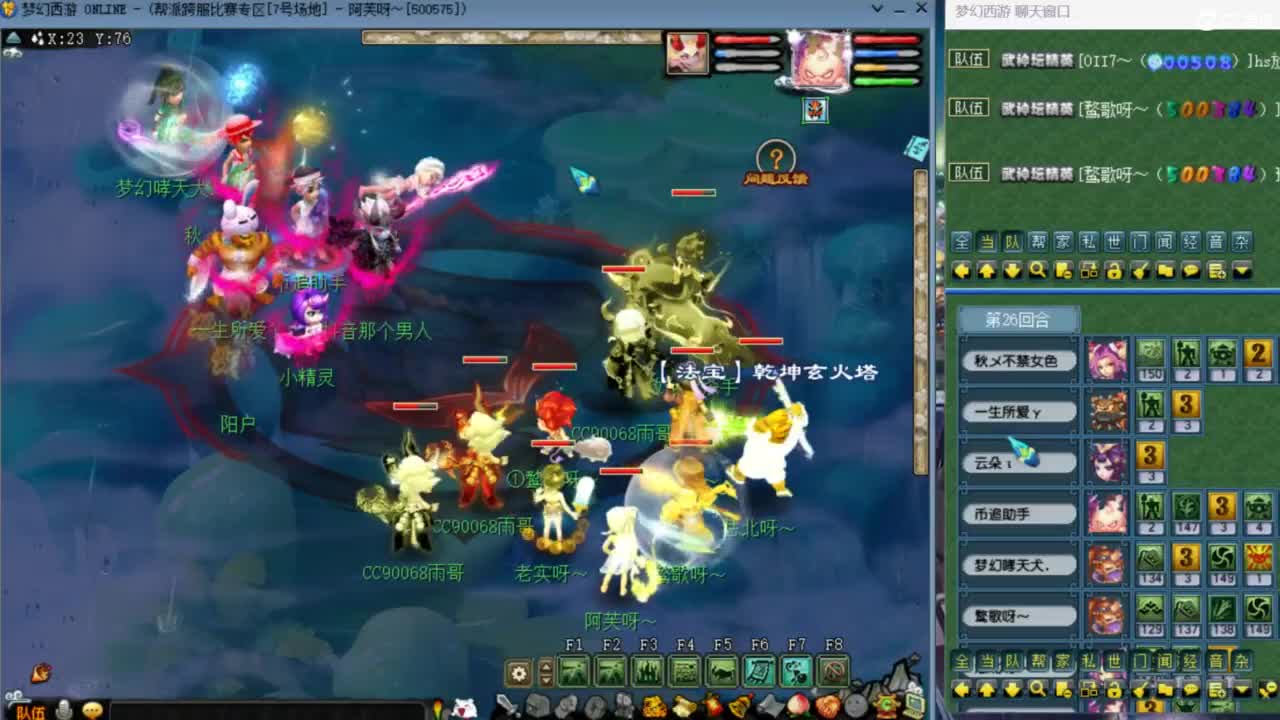Viewport: 1280px width, 720px height.
Task: Open the dropdown arrow at the chat toolbar's right end
Action: tap(1244, 270)
